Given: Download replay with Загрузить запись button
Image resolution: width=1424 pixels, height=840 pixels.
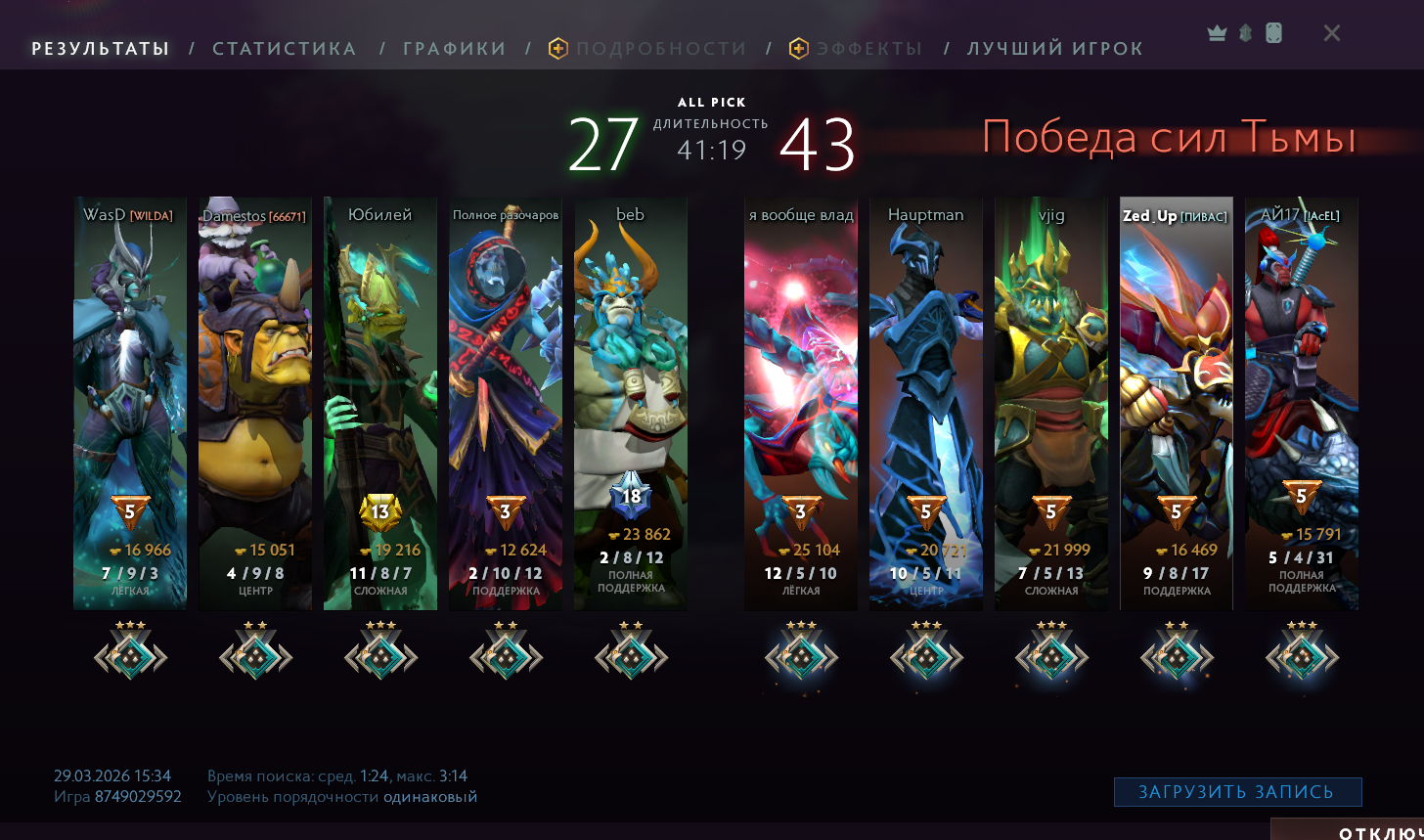Looking at the screenshot, I should click(x=1237, y=792).
